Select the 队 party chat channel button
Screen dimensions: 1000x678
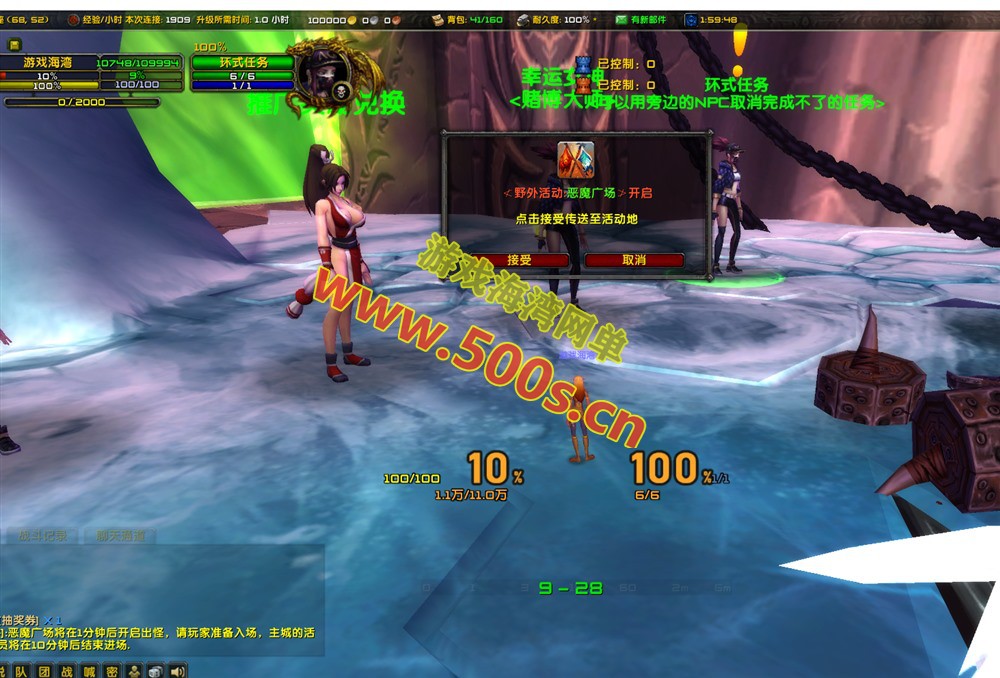21,671
